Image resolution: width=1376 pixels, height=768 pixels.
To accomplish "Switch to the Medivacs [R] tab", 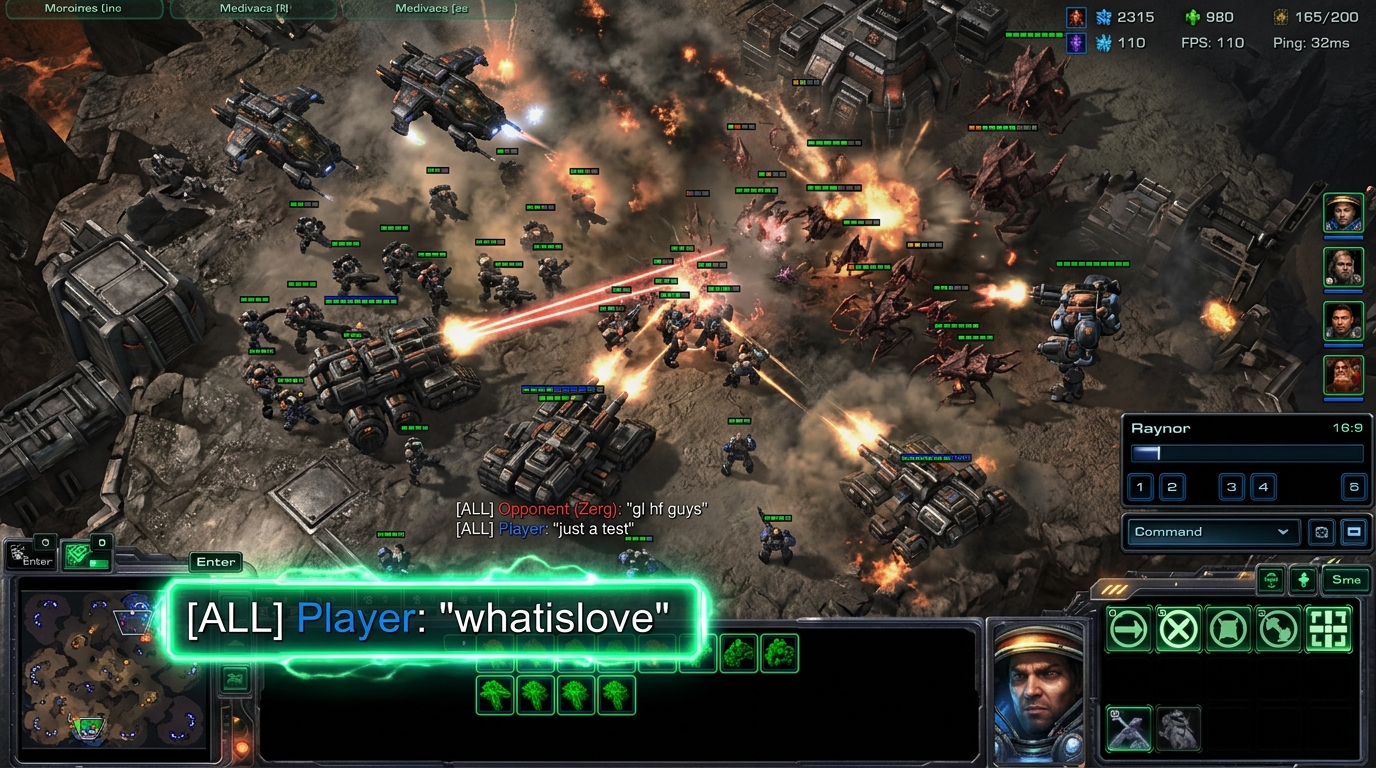I will tap(253, 9).
